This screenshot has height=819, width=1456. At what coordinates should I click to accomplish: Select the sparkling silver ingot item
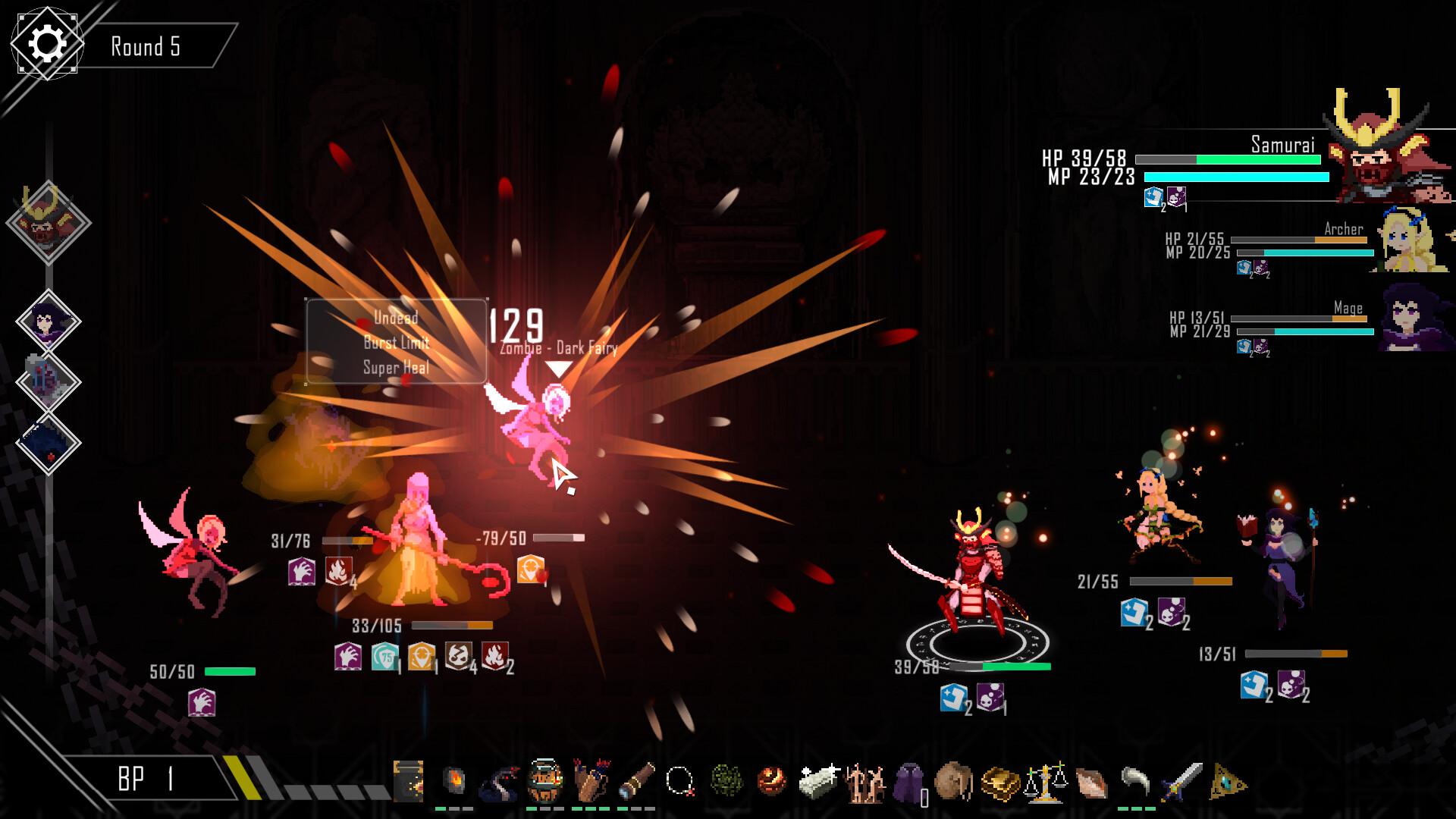(817, 781)
